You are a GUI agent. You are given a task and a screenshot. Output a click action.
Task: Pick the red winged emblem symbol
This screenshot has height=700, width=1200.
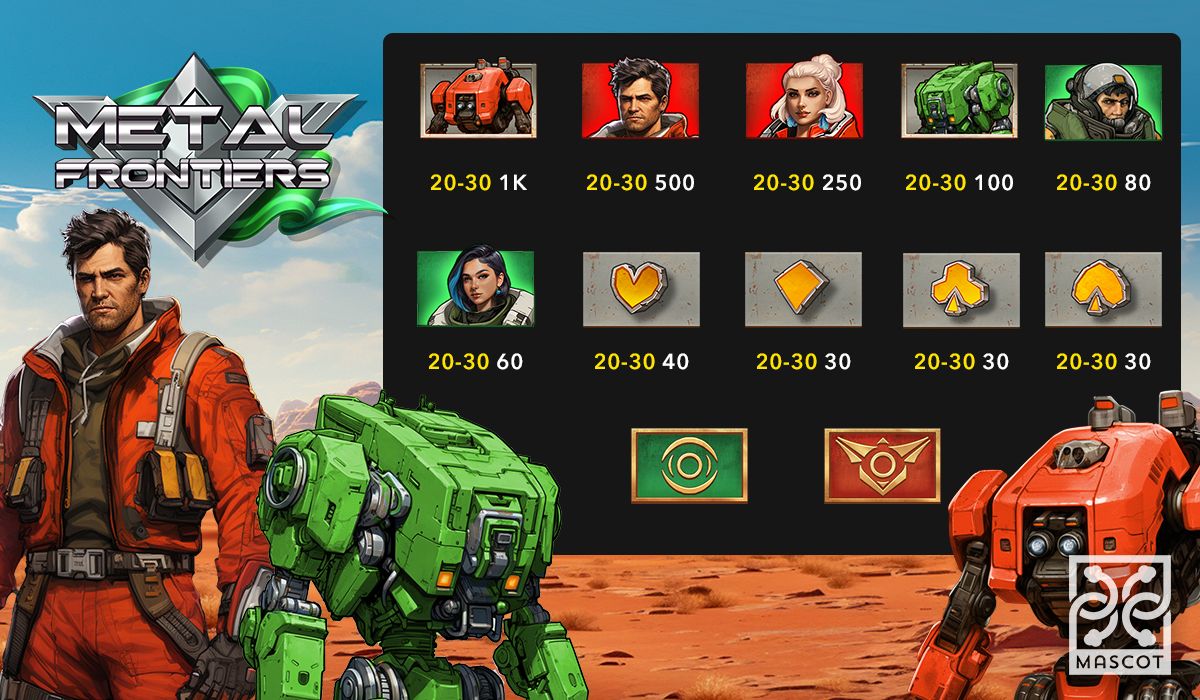pyautogui.click(x=882, y=465)
